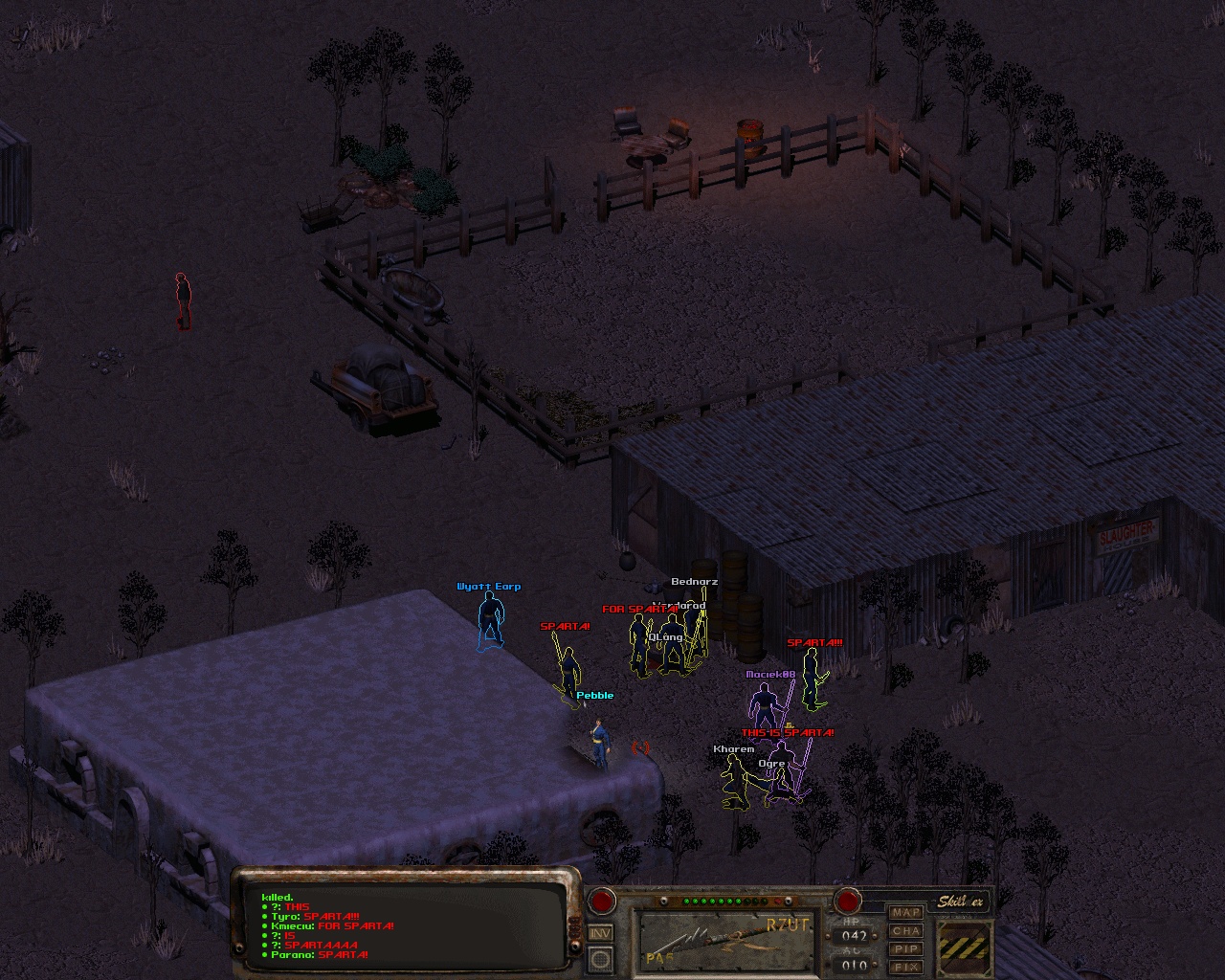Screen dimensions: 1225x980
Task: Open the options menu with the round button below INV
Action: (x=600, y=958)
